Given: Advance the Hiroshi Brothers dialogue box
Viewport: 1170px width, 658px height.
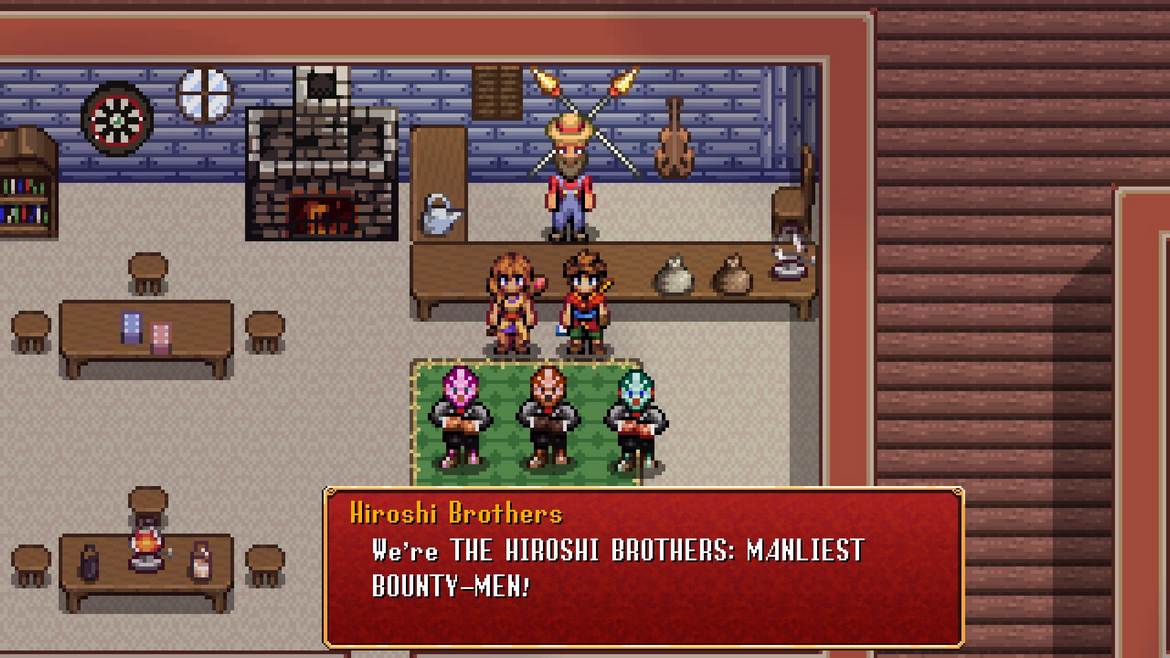Looking at the screenshot, I should (x=643, y=567).
